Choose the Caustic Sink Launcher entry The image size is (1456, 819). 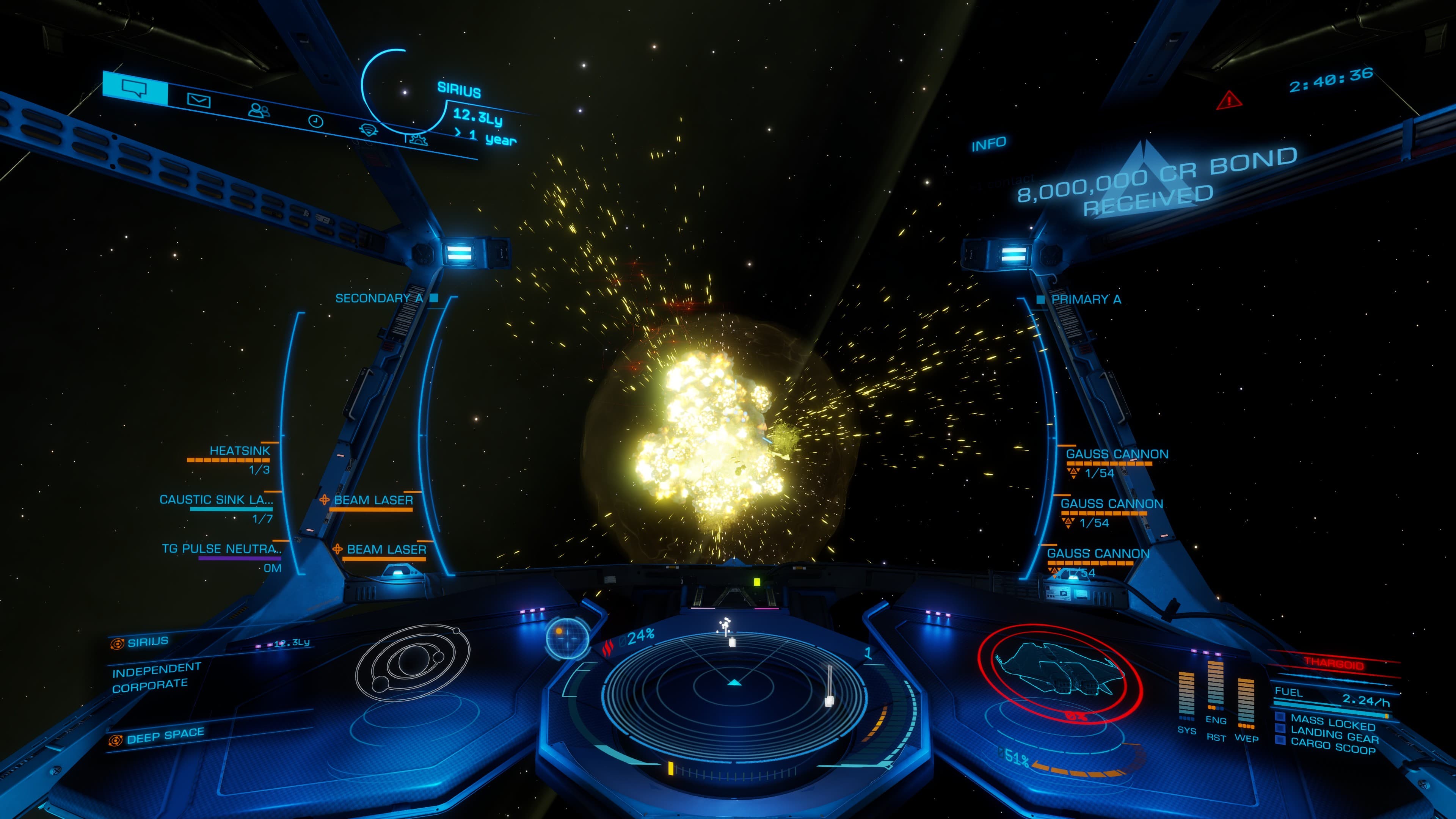(x=216, y=500)
